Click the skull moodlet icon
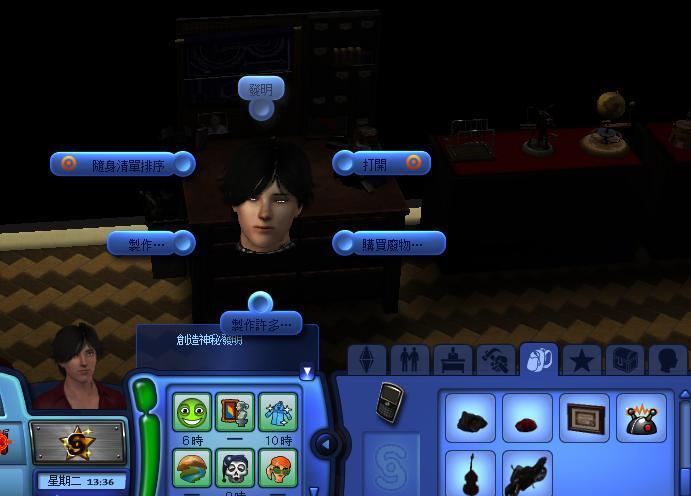 point(234,467)
